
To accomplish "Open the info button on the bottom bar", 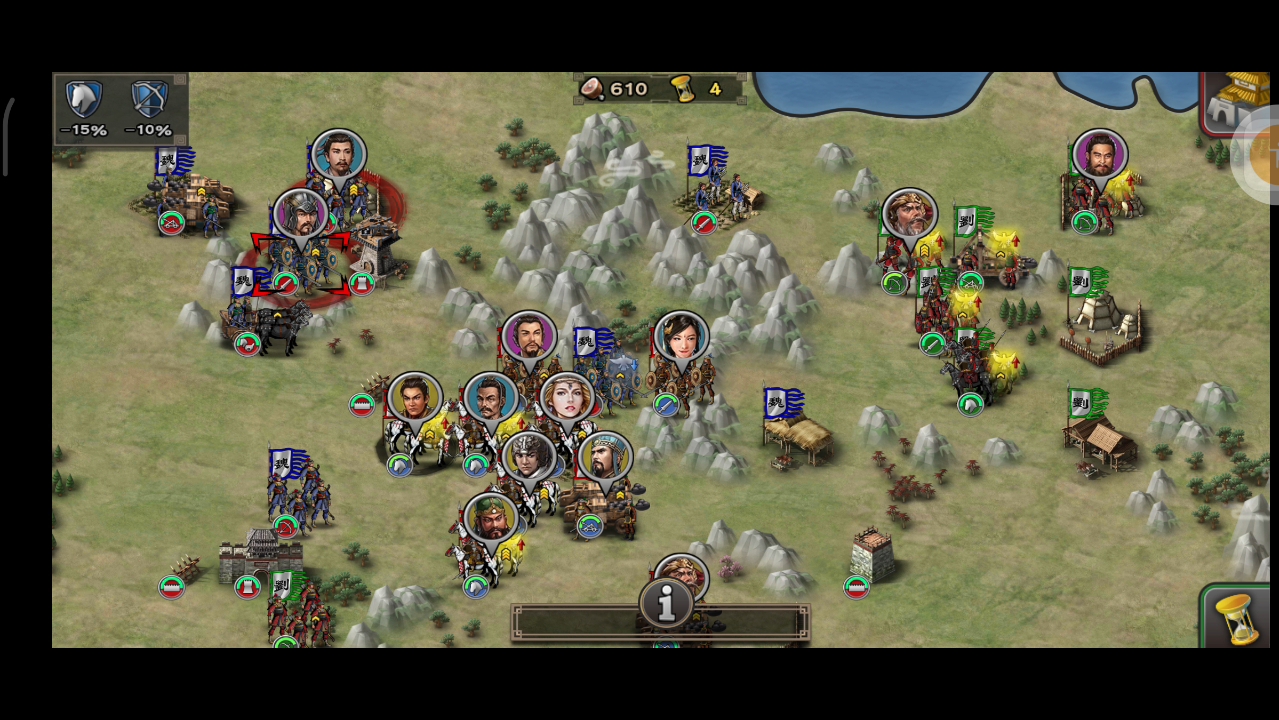I will [x=666, y=604].
